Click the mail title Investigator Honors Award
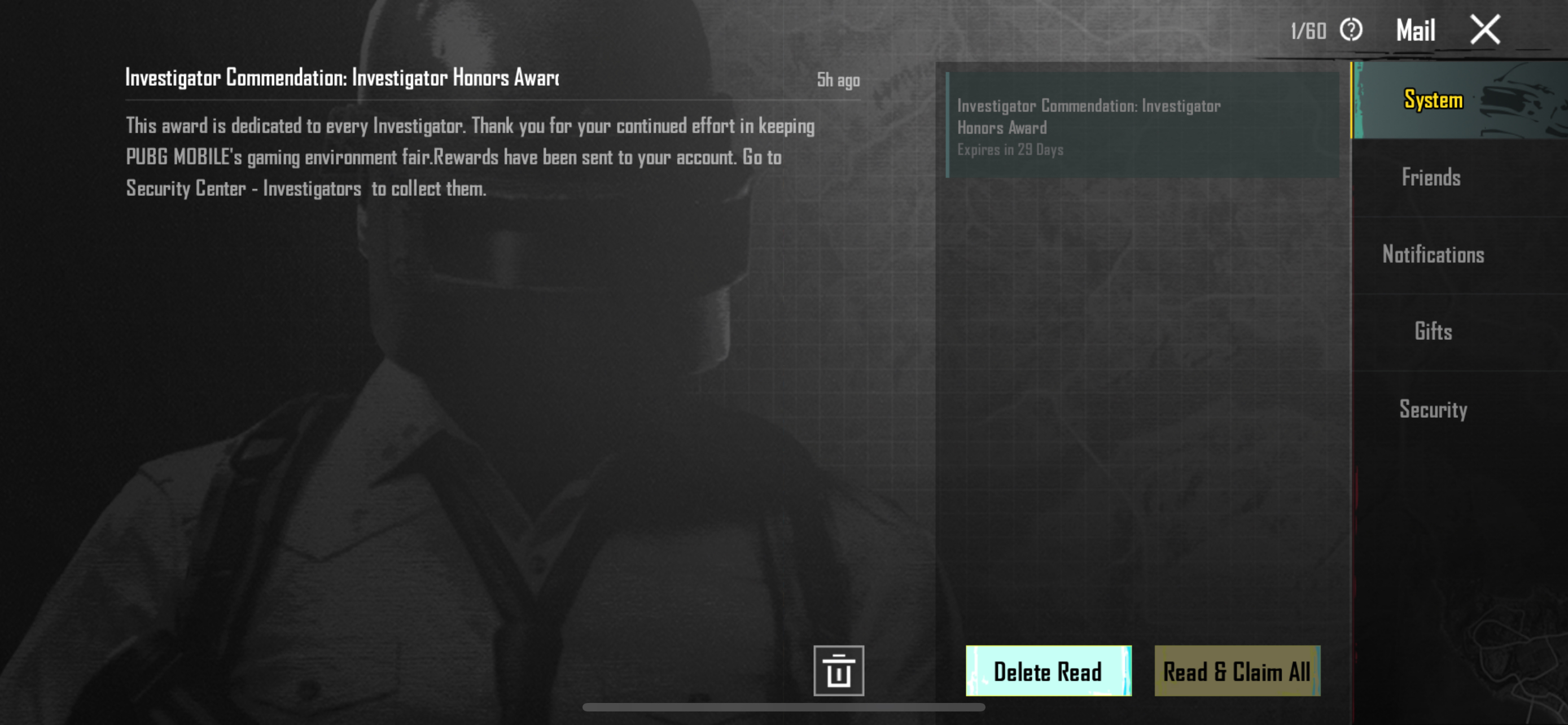 [341, 77]
